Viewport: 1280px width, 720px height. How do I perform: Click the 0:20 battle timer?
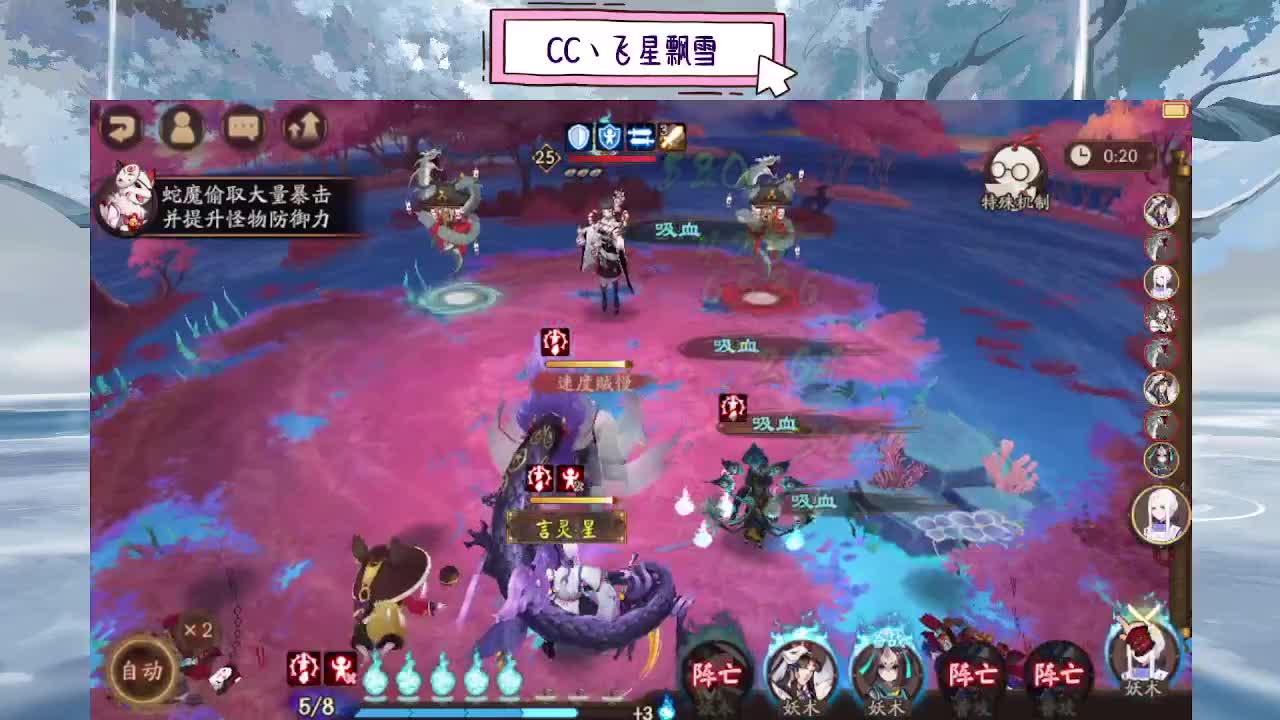[x=1110, y=157]
